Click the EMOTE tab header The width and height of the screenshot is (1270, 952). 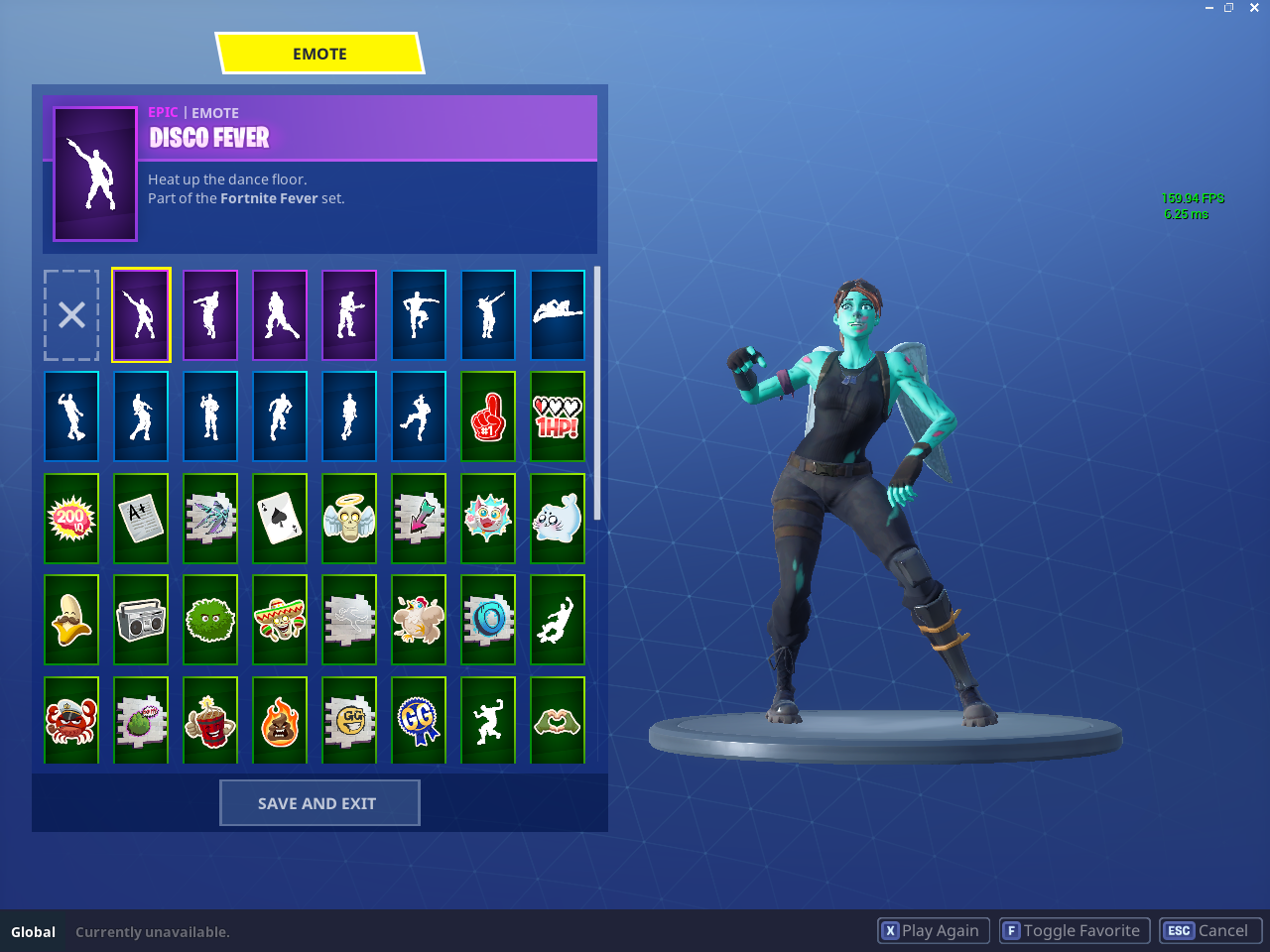(x=318, y=53)
